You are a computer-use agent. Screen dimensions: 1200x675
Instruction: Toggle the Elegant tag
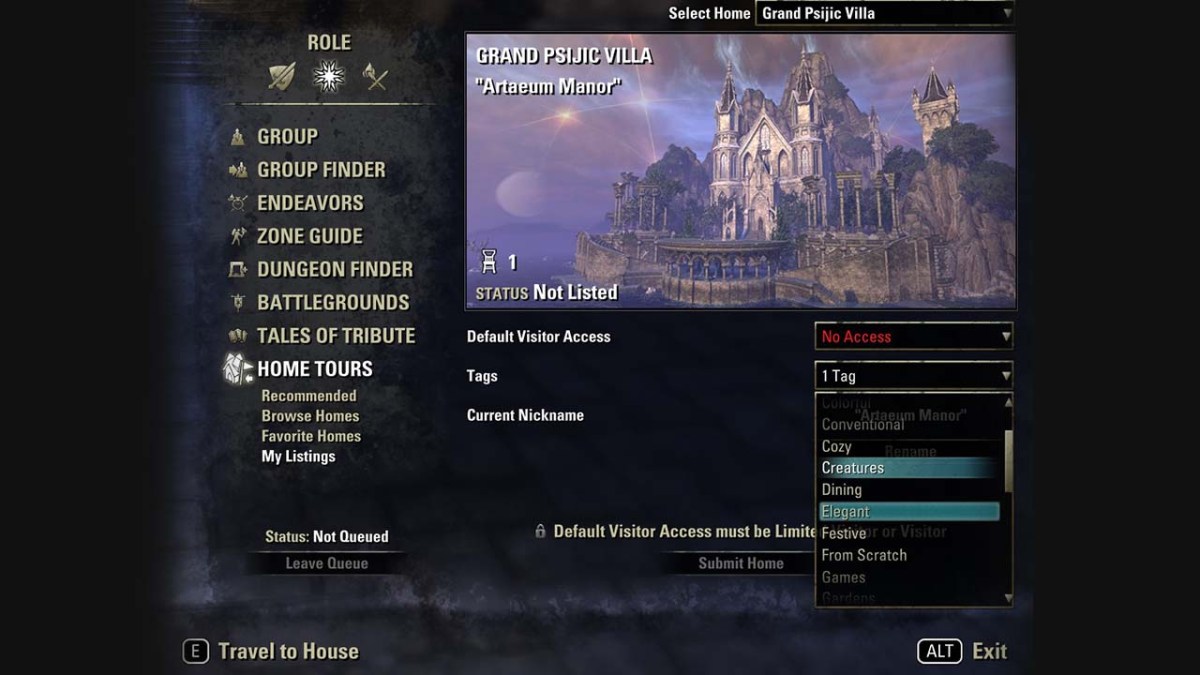(x=846, y=512)
